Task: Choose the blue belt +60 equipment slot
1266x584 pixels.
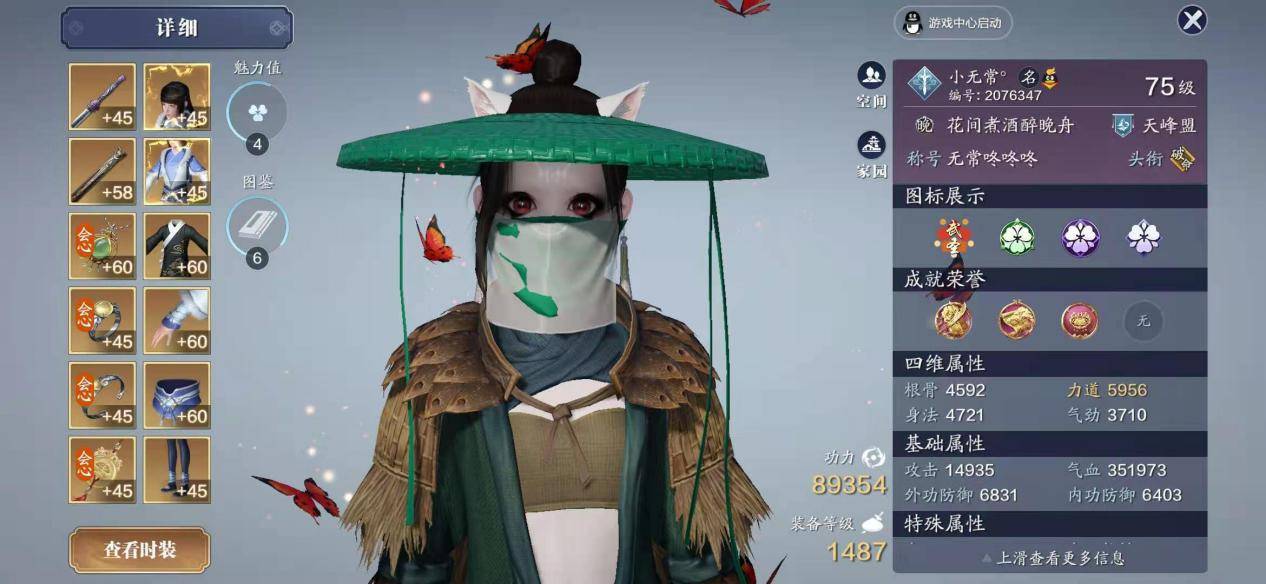Action: [177, 395]
